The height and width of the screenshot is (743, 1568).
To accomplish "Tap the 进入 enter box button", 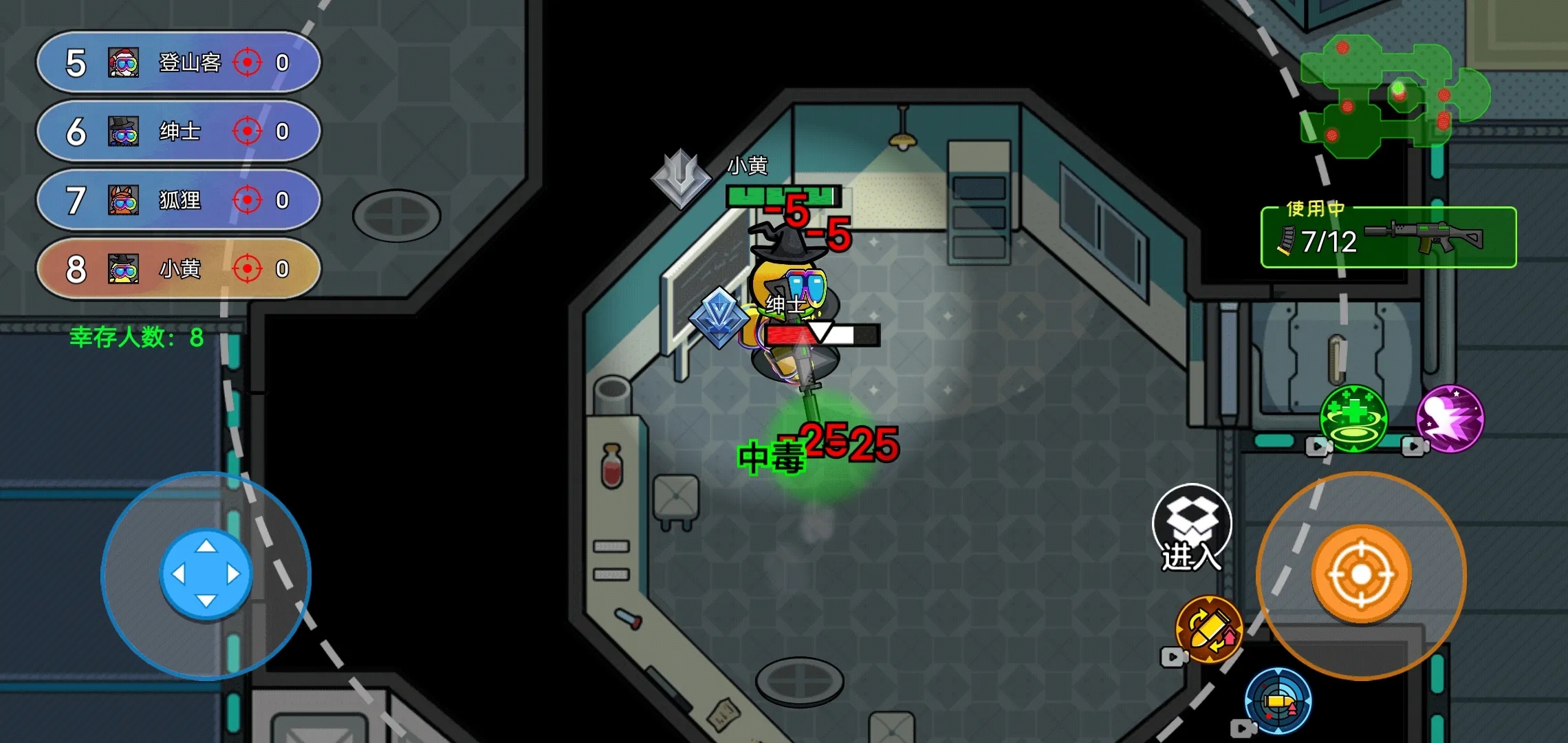I will (1192, 528).
